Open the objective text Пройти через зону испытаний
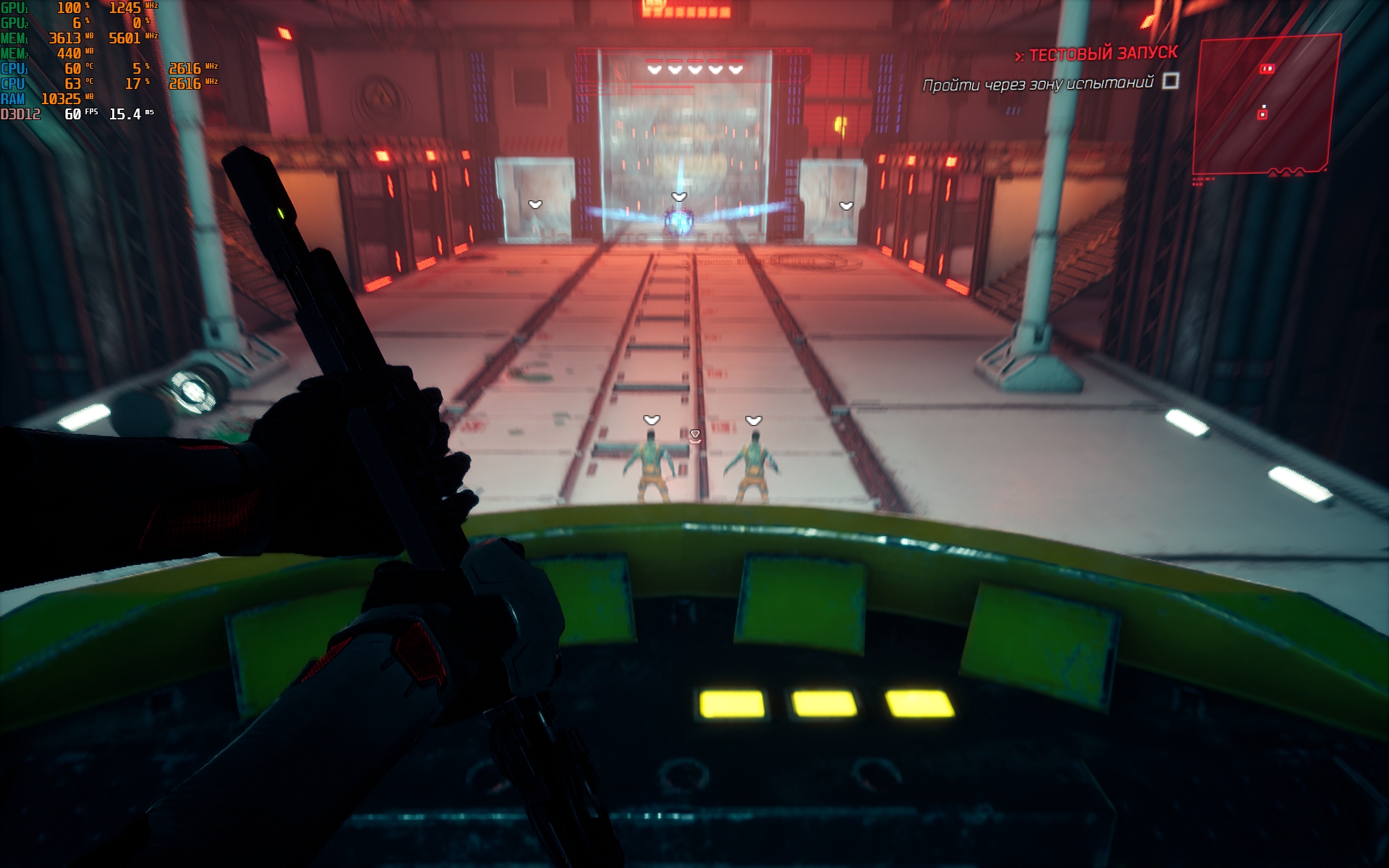1389x868 pixels. [1037, 84]
